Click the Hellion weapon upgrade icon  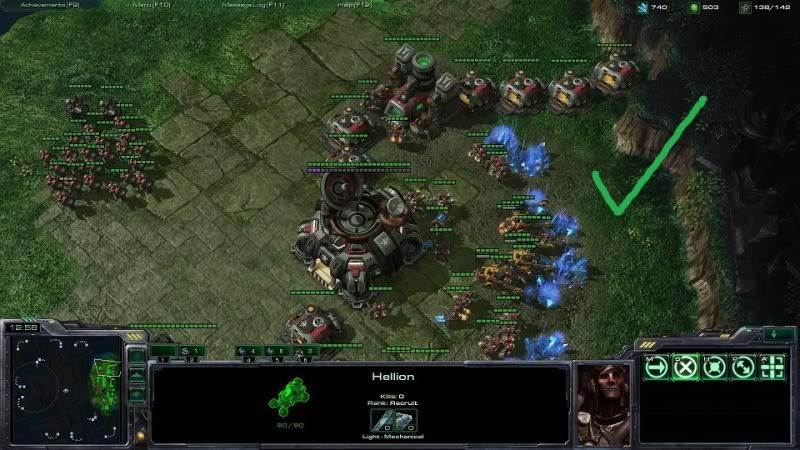tap(382, 421)
